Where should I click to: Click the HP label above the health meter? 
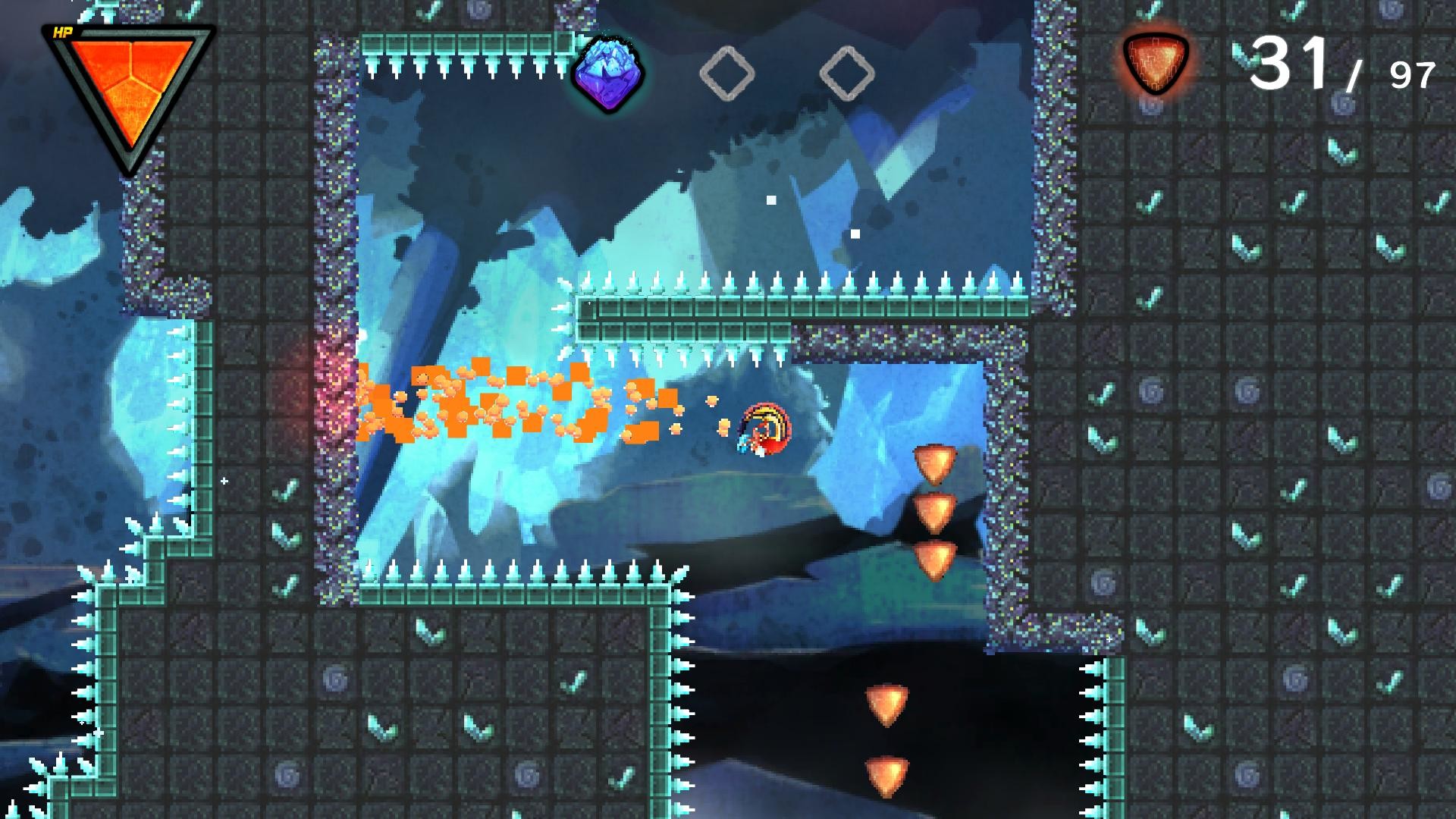pyautogui.click(x=62, y=32)
